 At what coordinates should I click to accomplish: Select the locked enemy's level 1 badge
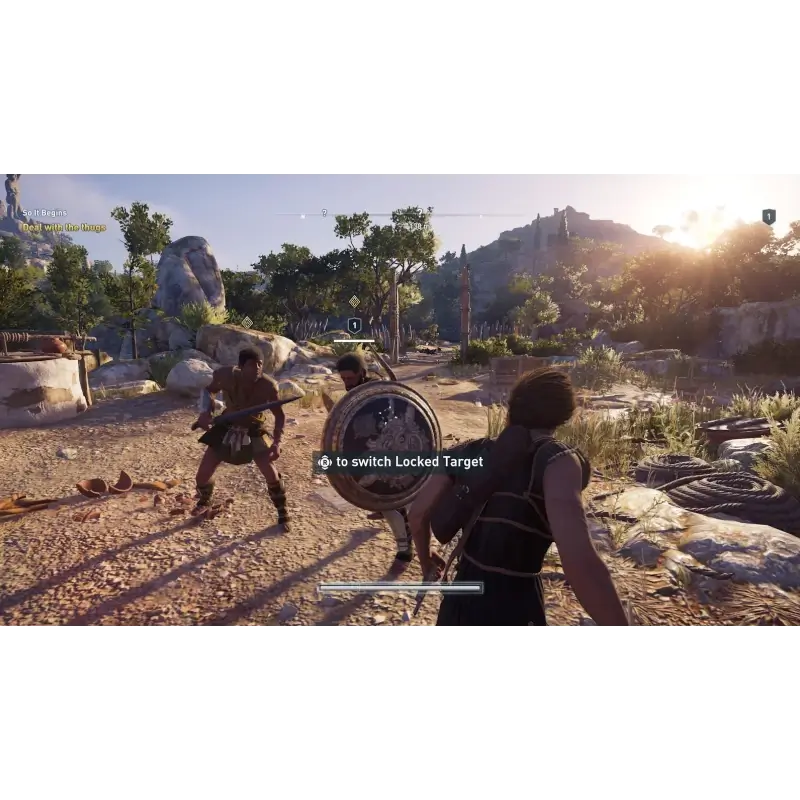pos(354,325)
